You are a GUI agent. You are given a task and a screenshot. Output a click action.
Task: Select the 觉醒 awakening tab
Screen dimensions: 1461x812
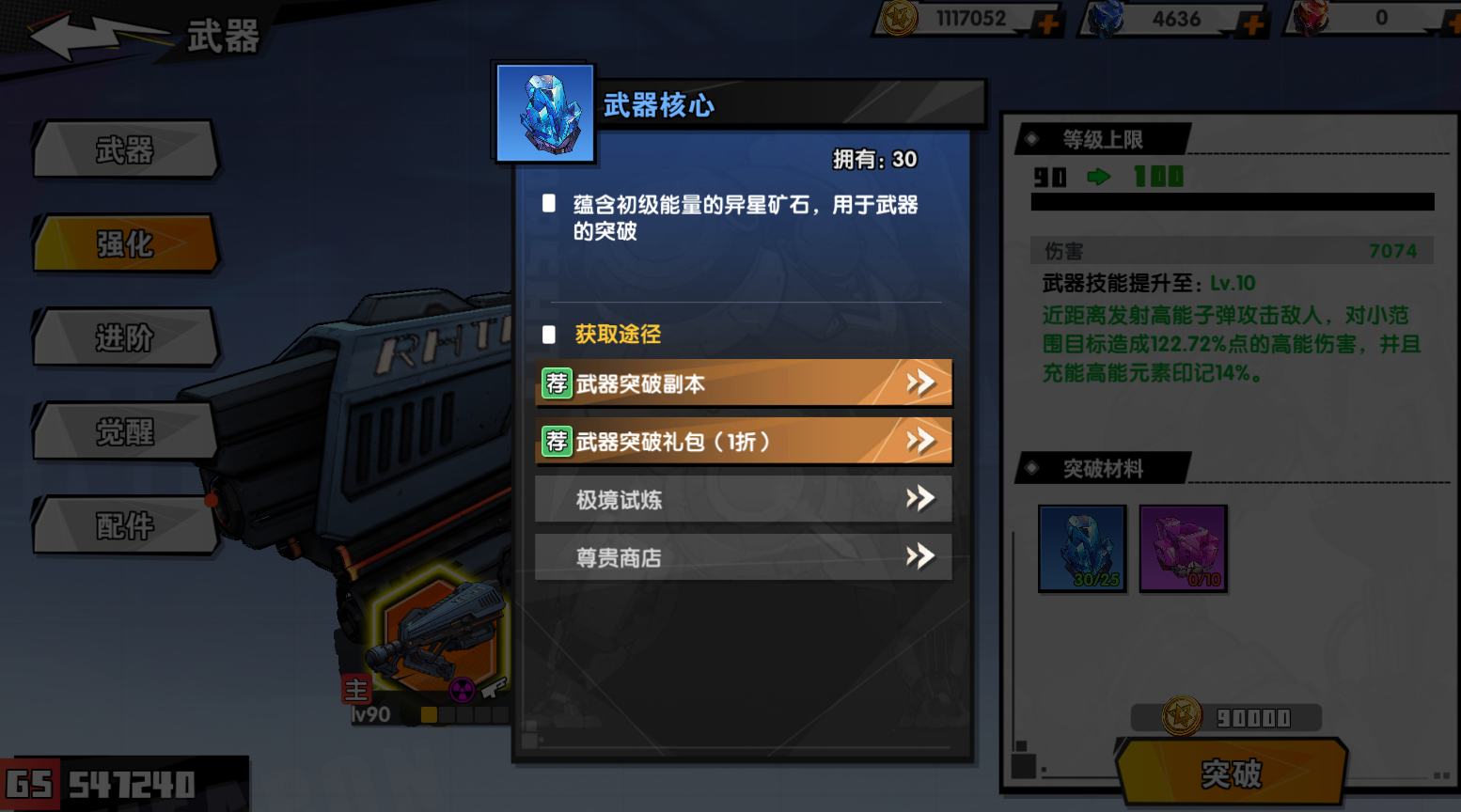coord(125,431)
